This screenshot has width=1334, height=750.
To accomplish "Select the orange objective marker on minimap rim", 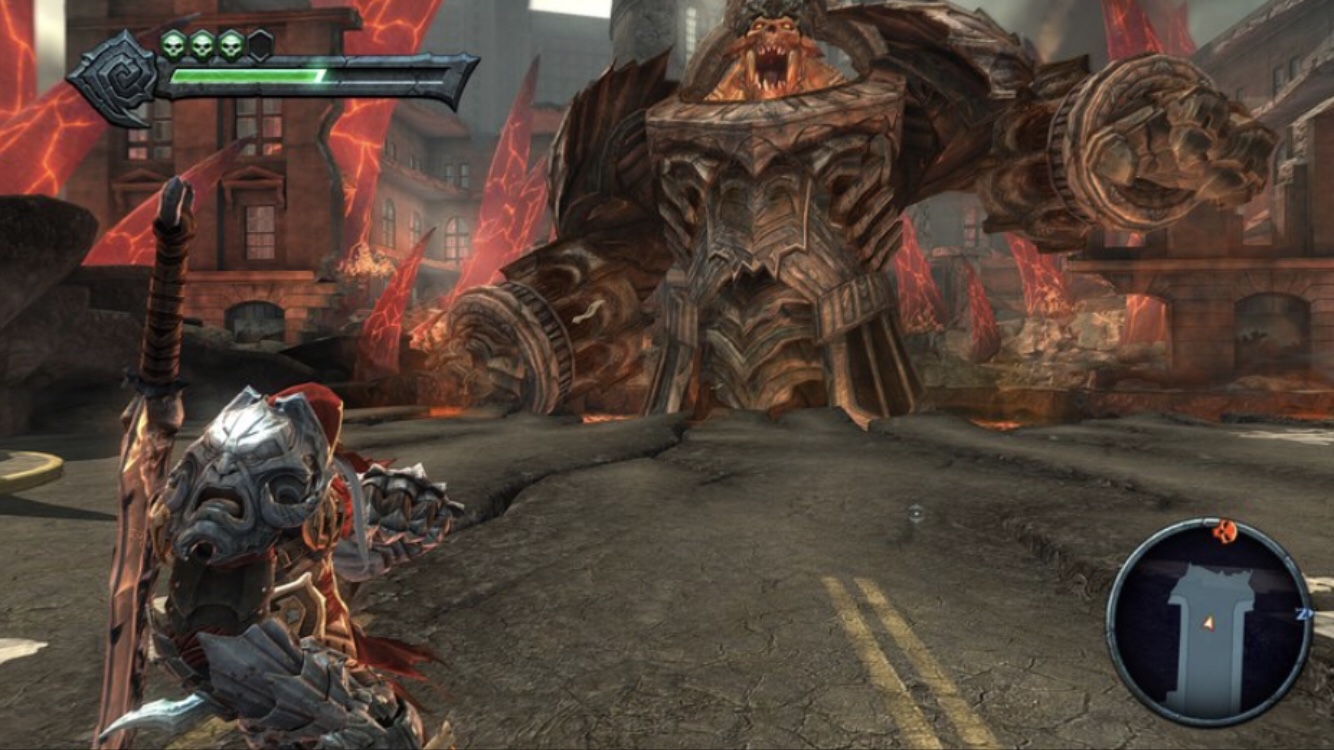I will 1225,531.
